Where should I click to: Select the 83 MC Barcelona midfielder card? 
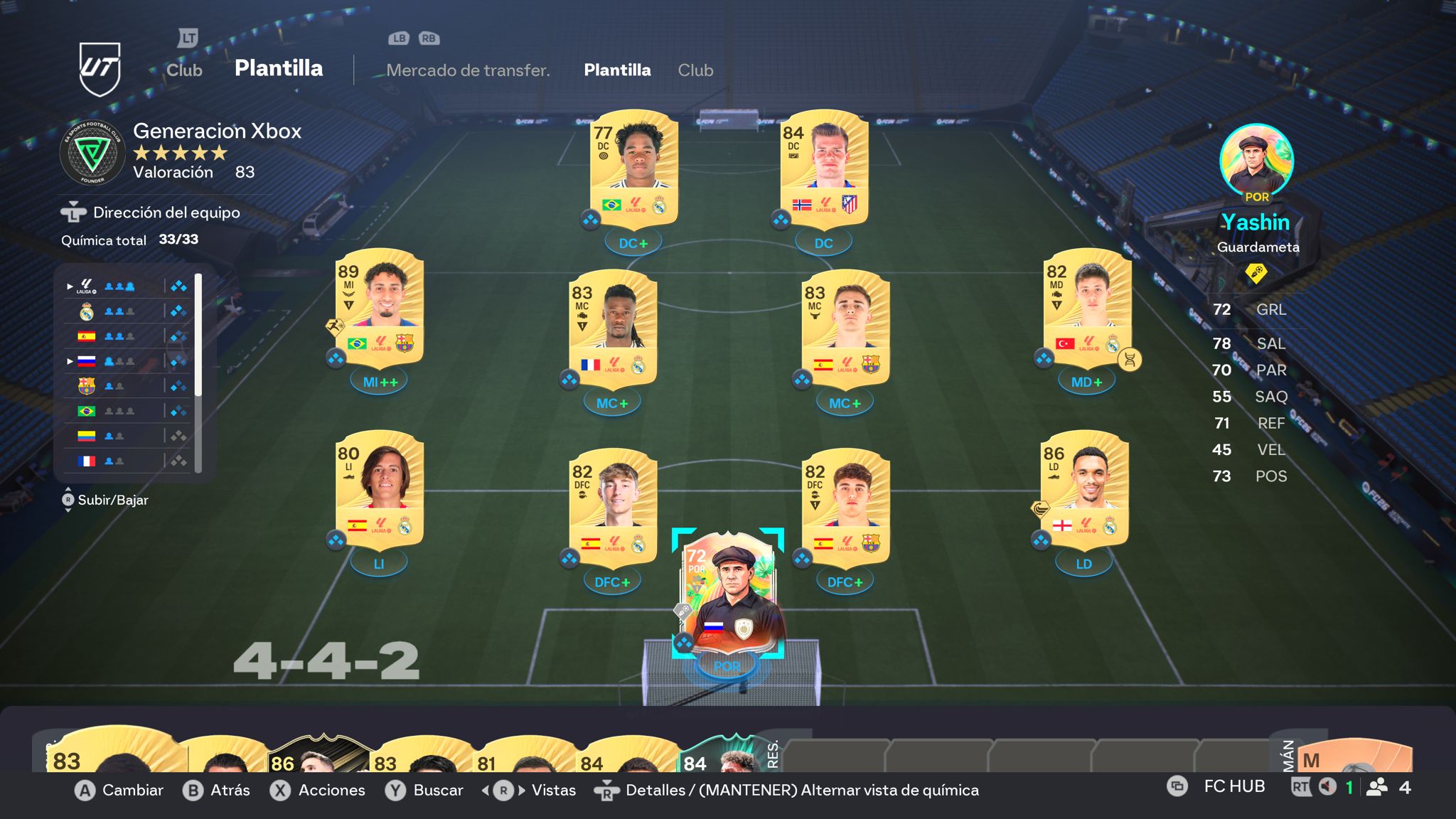(845, 328)
